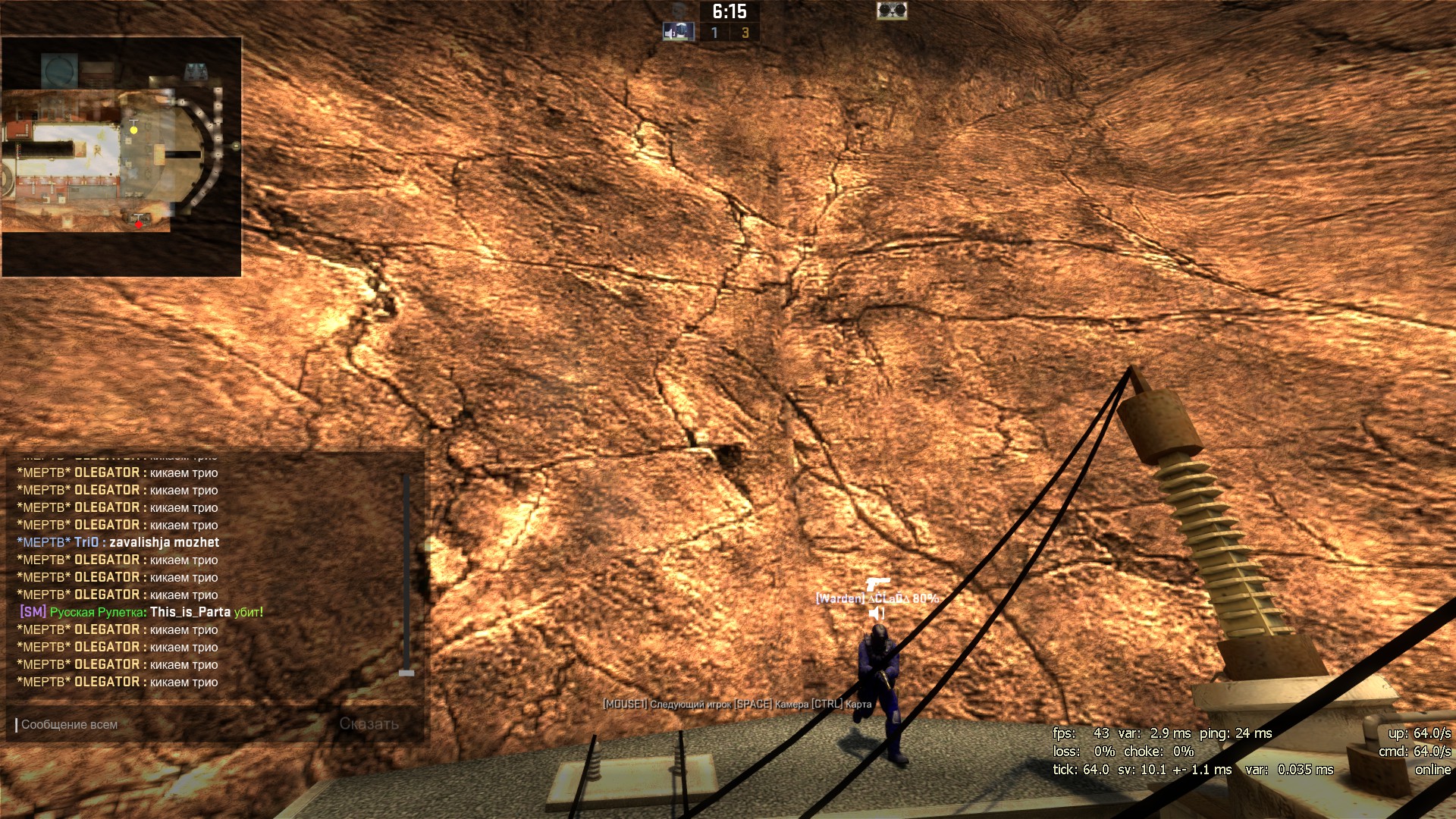Click the Сказать send button
This screenshot has height=819, width=1456.
coord(369,724)
